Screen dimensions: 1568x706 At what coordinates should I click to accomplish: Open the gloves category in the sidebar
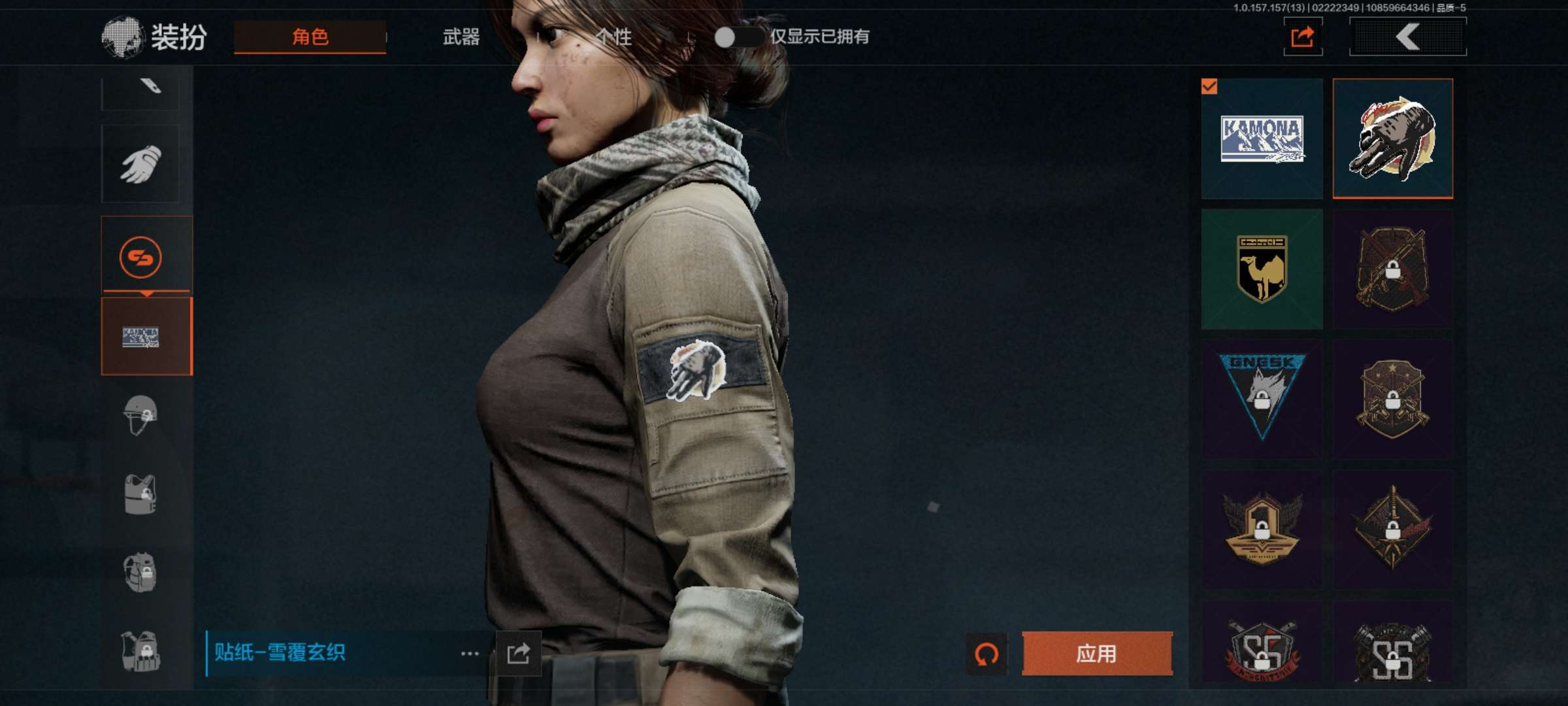[x=140, y=163]
